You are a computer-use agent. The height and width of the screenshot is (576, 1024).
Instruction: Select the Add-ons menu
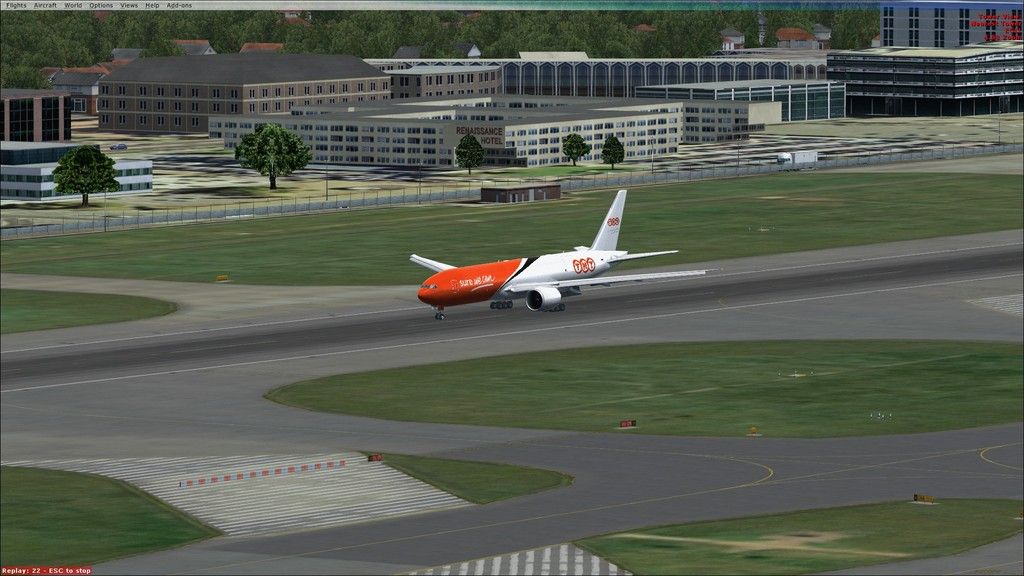[x=178, y=5]
